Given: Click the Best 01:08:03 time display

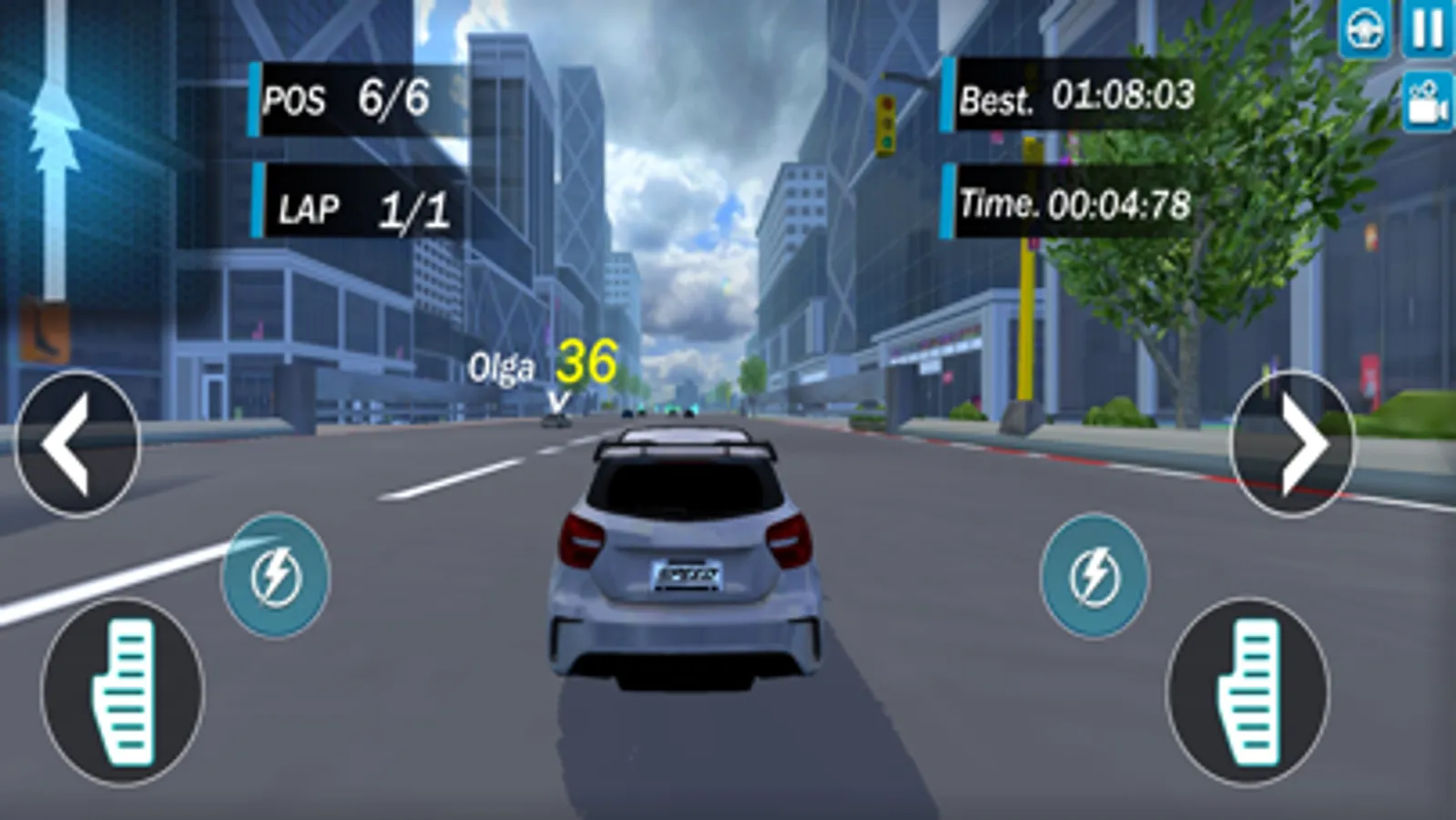Looking at the screenshot, I should (1072, 95).
